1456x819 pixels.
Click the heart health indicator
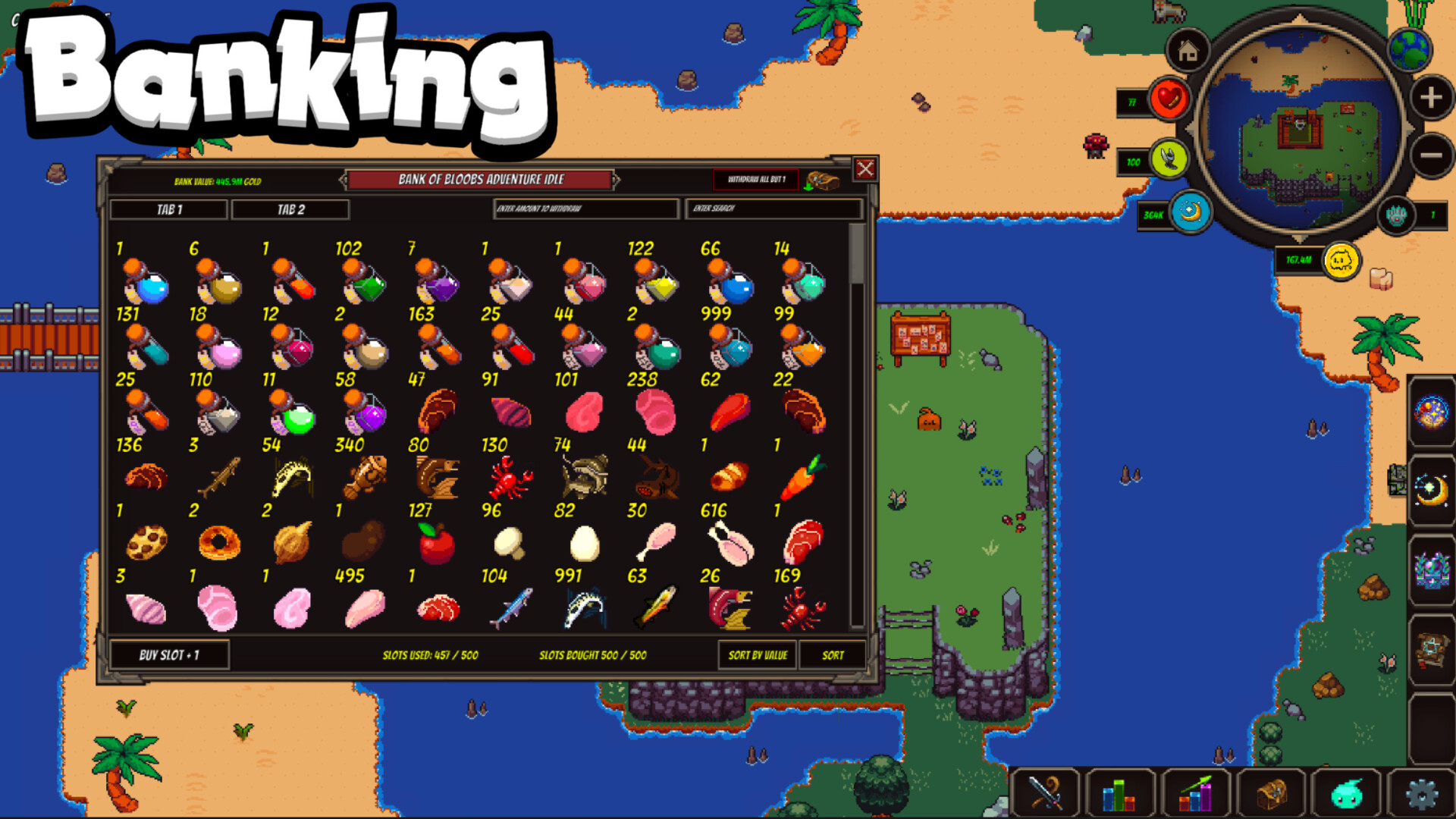pos(1170,99)
